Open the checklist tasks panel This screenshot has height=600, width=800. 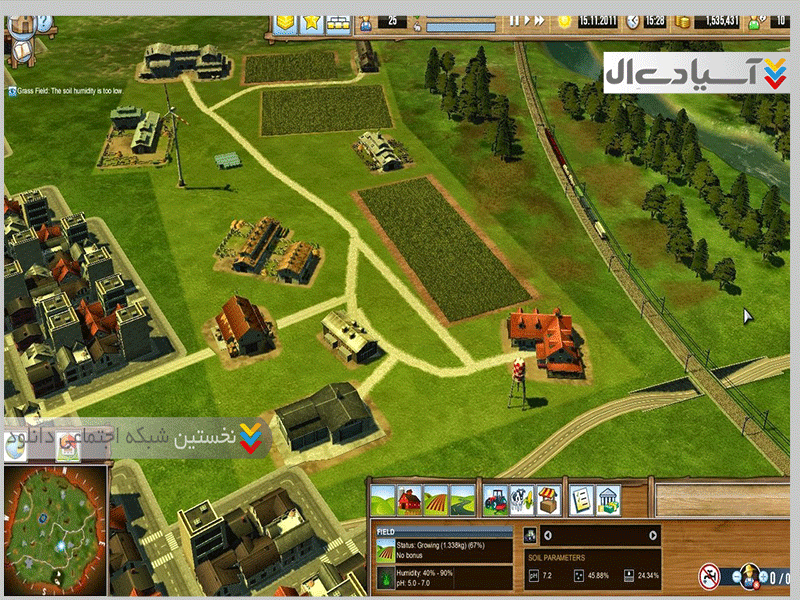coord(580,497)
